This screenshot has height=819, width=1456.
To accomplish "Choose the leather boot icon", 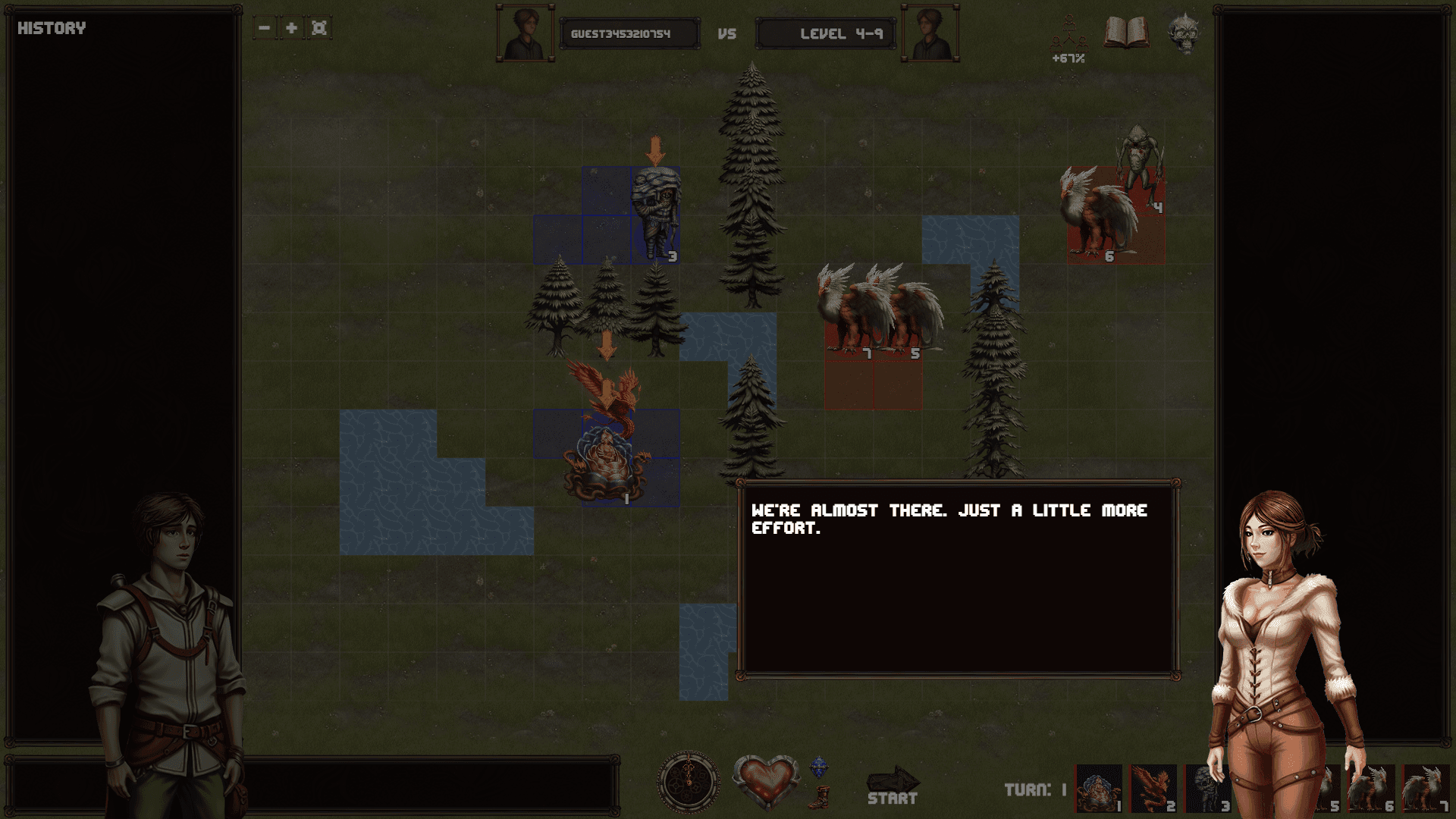I will click(819, 797).
